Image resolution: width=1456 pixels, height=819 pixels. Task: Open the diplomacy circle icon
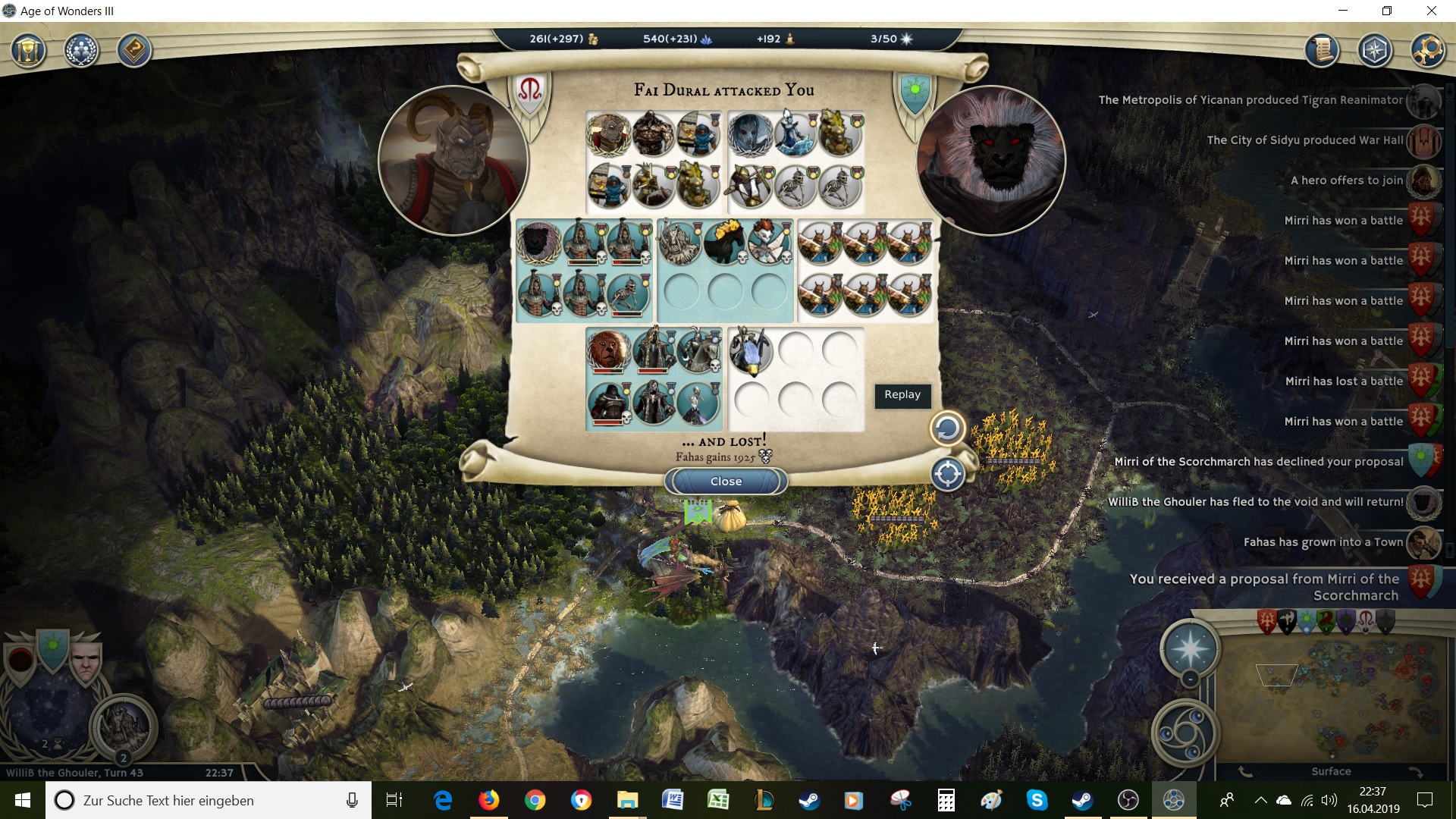tap(81, 52)
